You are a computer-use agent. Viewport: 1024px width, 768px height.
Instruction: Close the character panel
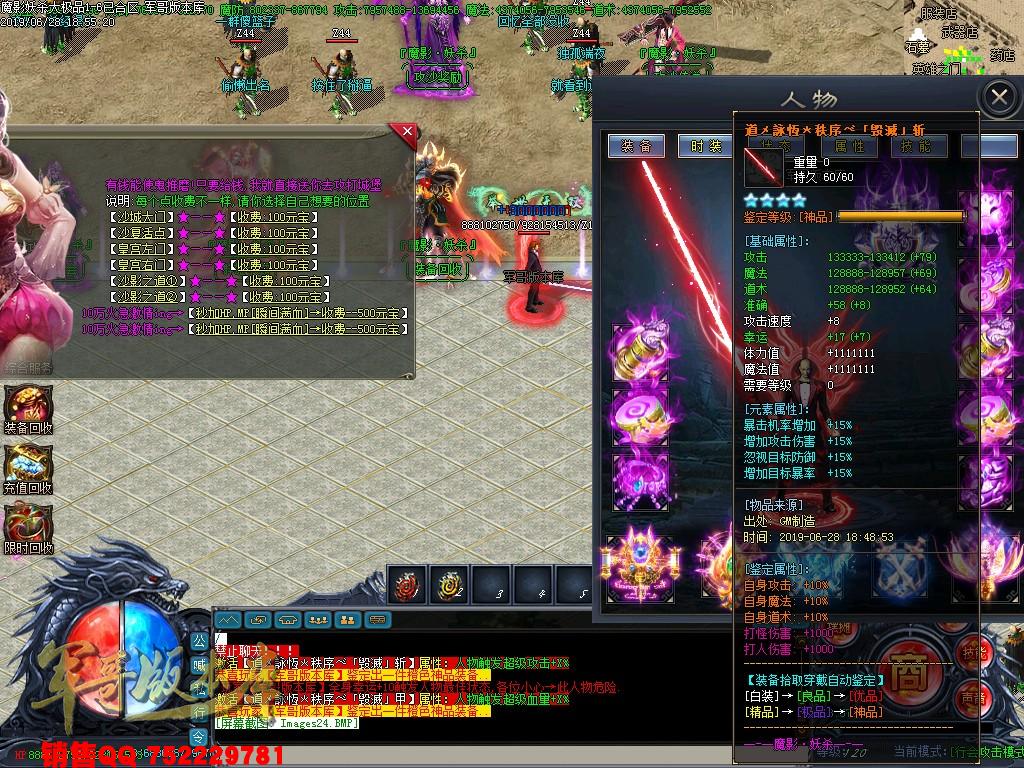998,98
